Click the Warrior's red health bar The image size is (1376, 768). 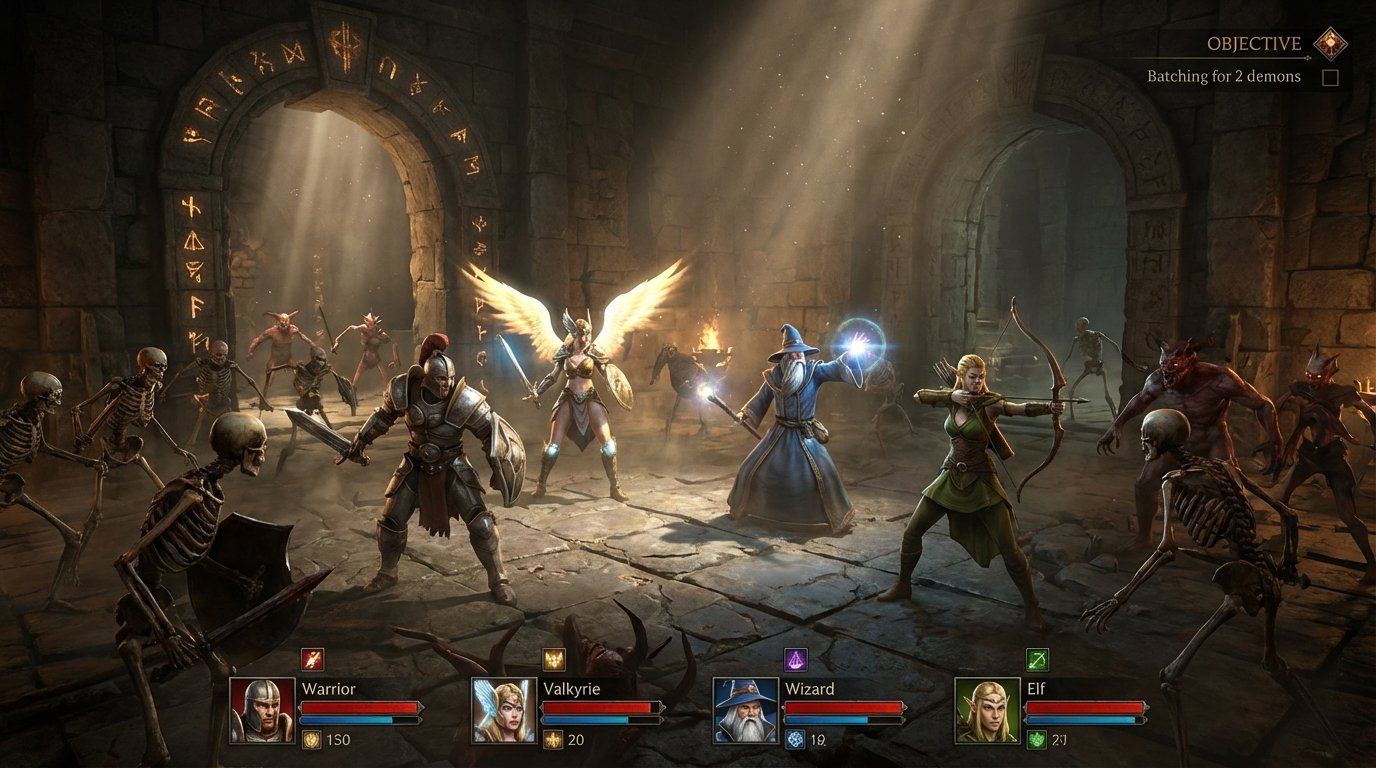coord(360,705)
